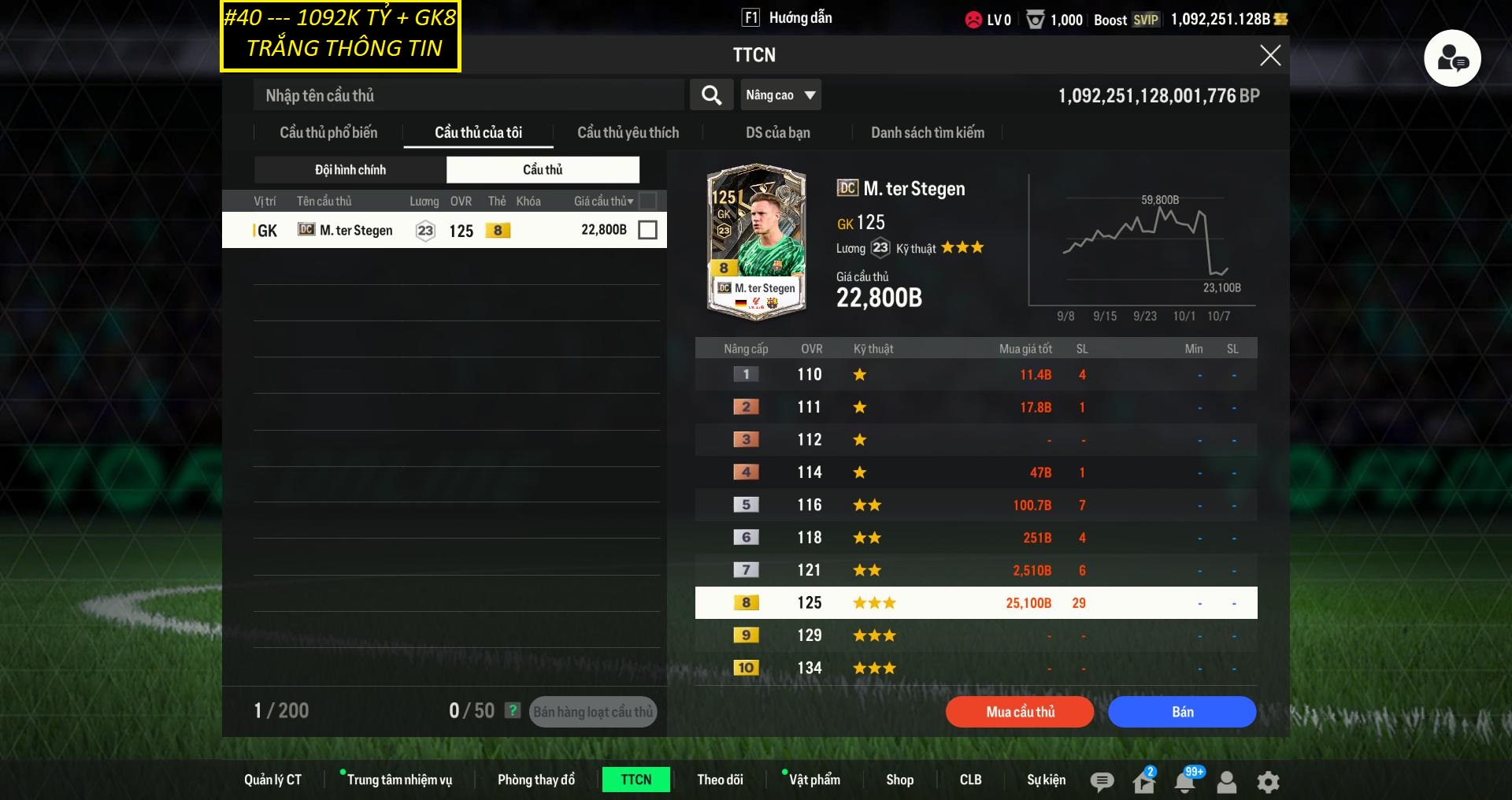1512x800 pixels.
Task: Select upgrade level 10 row with OVR 134
Action: point(976,668)
